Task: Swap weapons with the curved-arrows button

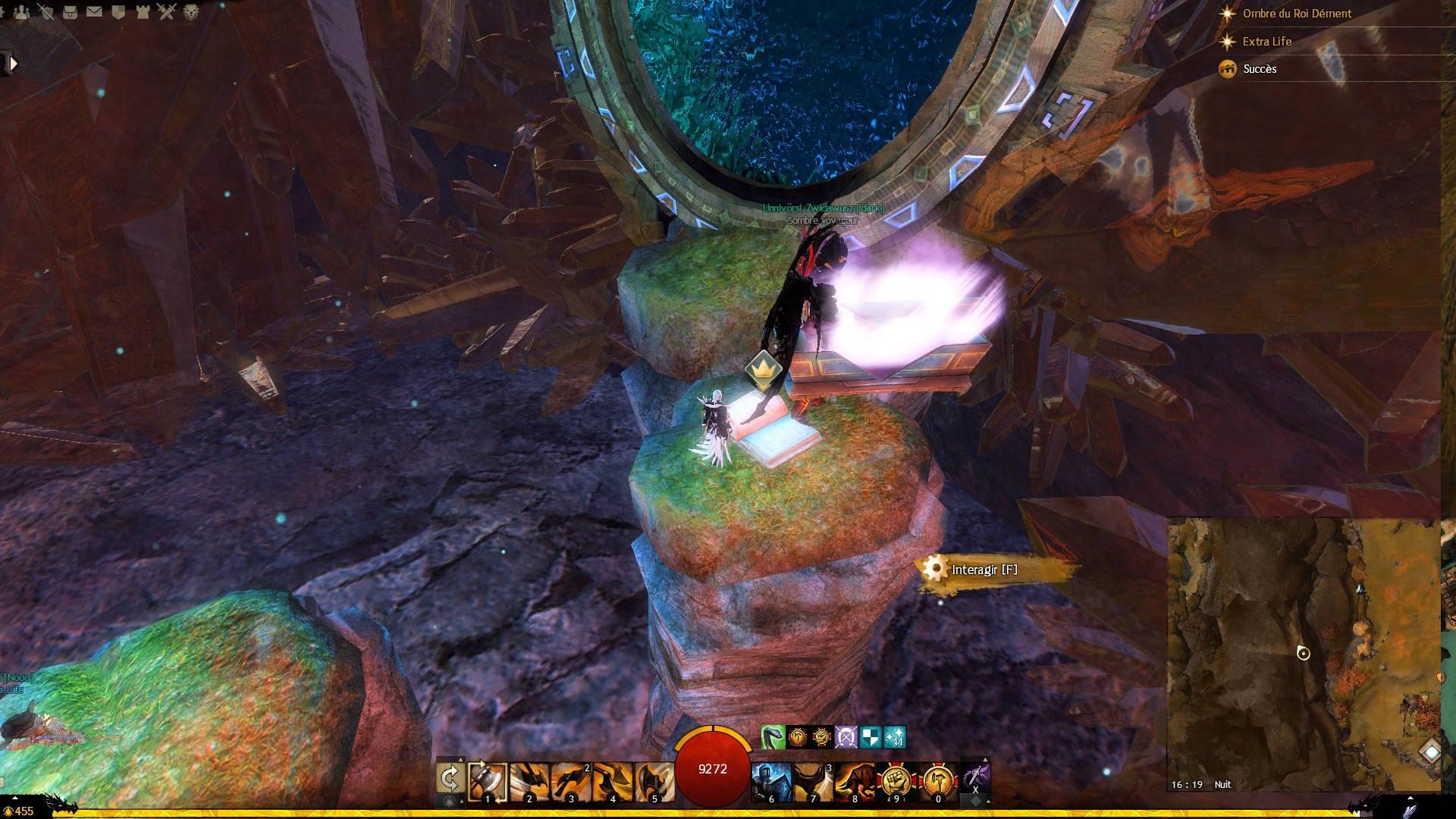Action: (450, 778)
